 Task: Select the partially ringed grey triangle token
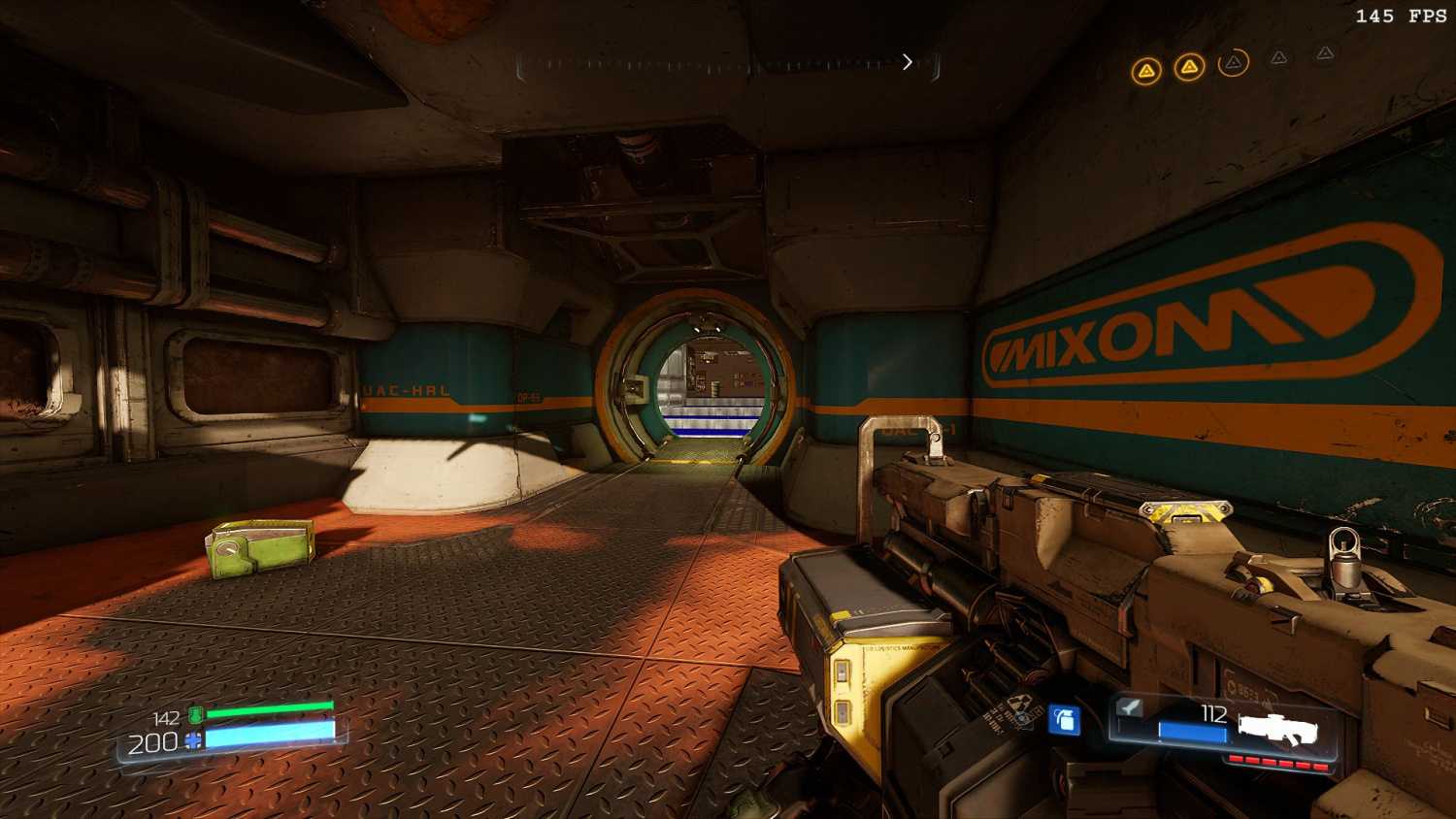(1233, 63)
